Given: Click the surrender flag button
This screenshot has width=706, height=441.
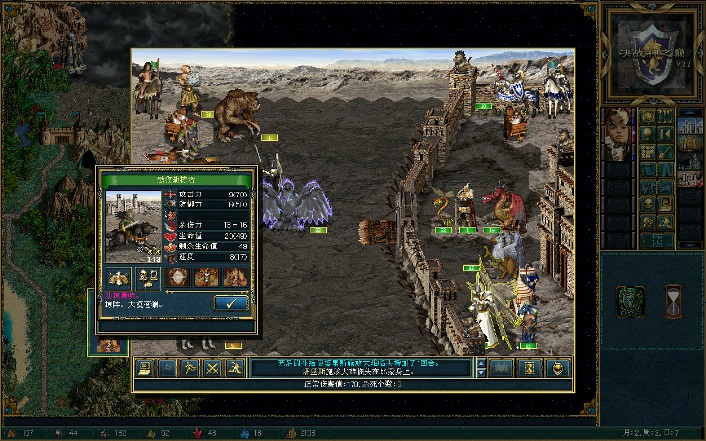Looking at the screenshot, I should pyautogui.click(x=168, y=368).
